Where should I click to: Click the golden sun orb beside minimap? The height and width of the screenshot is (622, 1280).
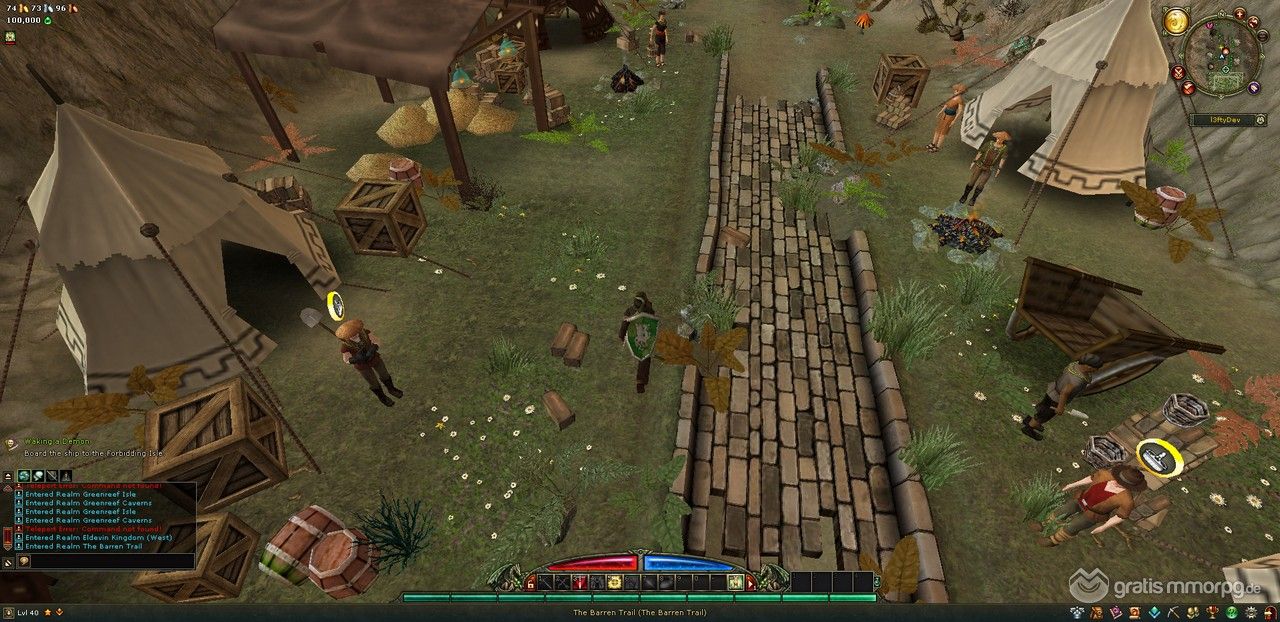1176,20
